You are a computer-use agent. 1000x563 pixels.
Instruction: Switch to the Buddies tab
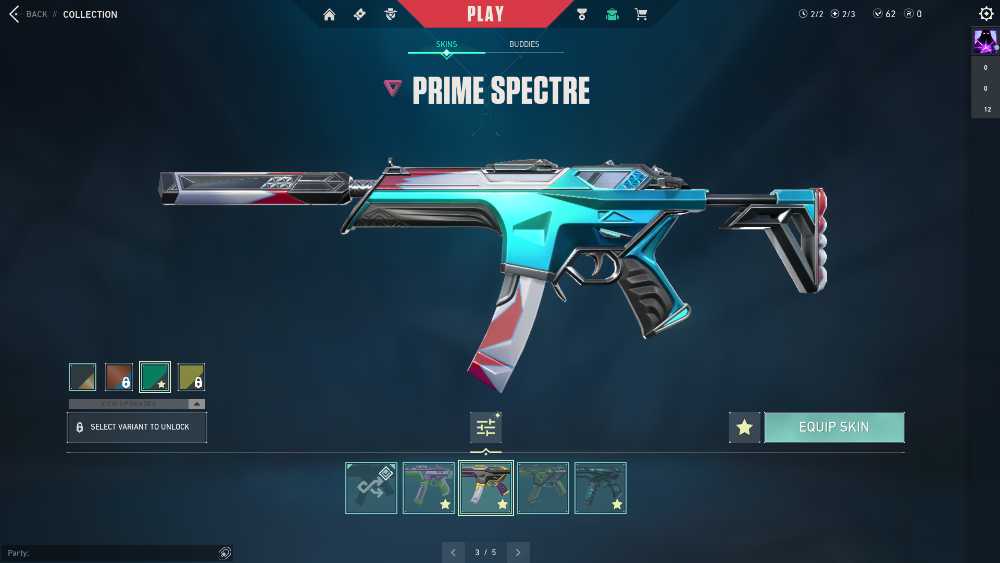(x=523, y=45)
